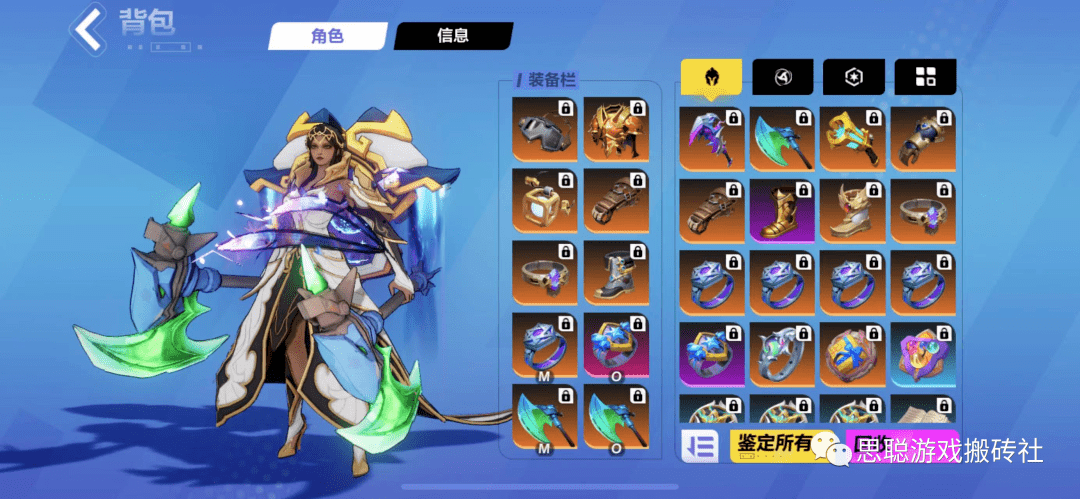Click the 鉴定所有 identify-all button
Screen dimensions: 1080x499
coord(770,445)
